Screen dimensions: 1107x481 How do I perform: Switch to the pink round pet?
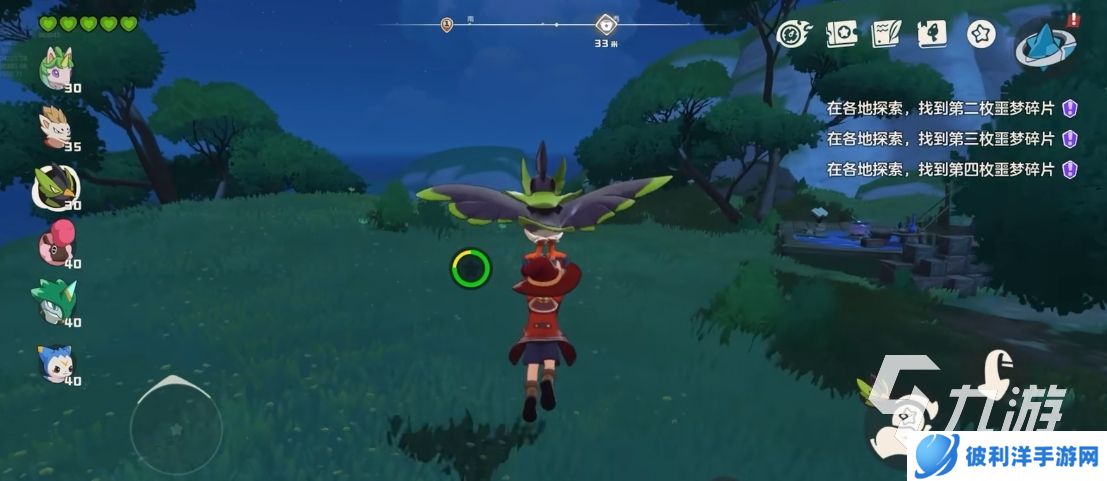click(58, 244)
